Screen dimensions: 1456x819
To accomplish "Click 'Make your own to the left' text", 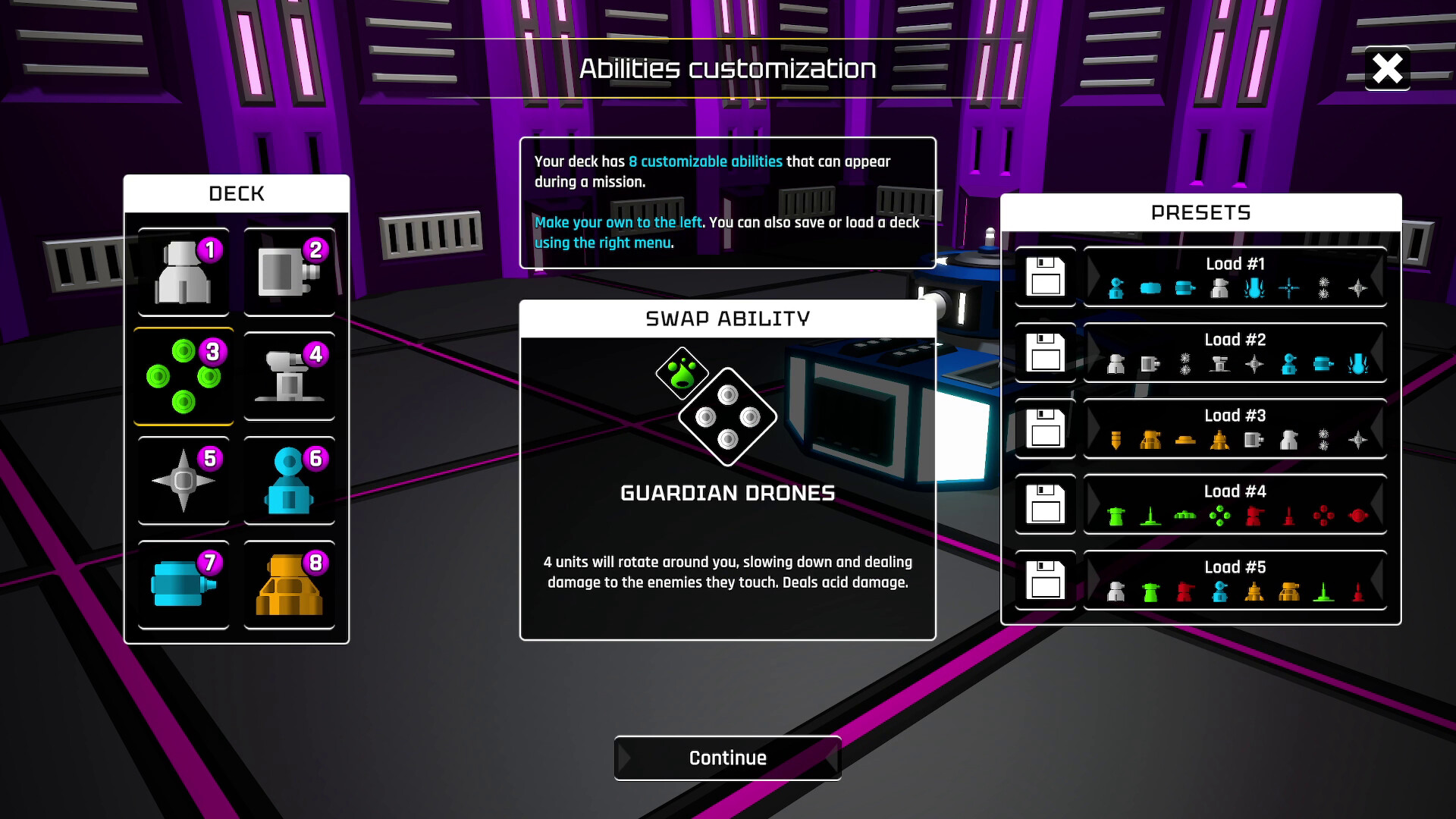I will [x=618, y=222].
